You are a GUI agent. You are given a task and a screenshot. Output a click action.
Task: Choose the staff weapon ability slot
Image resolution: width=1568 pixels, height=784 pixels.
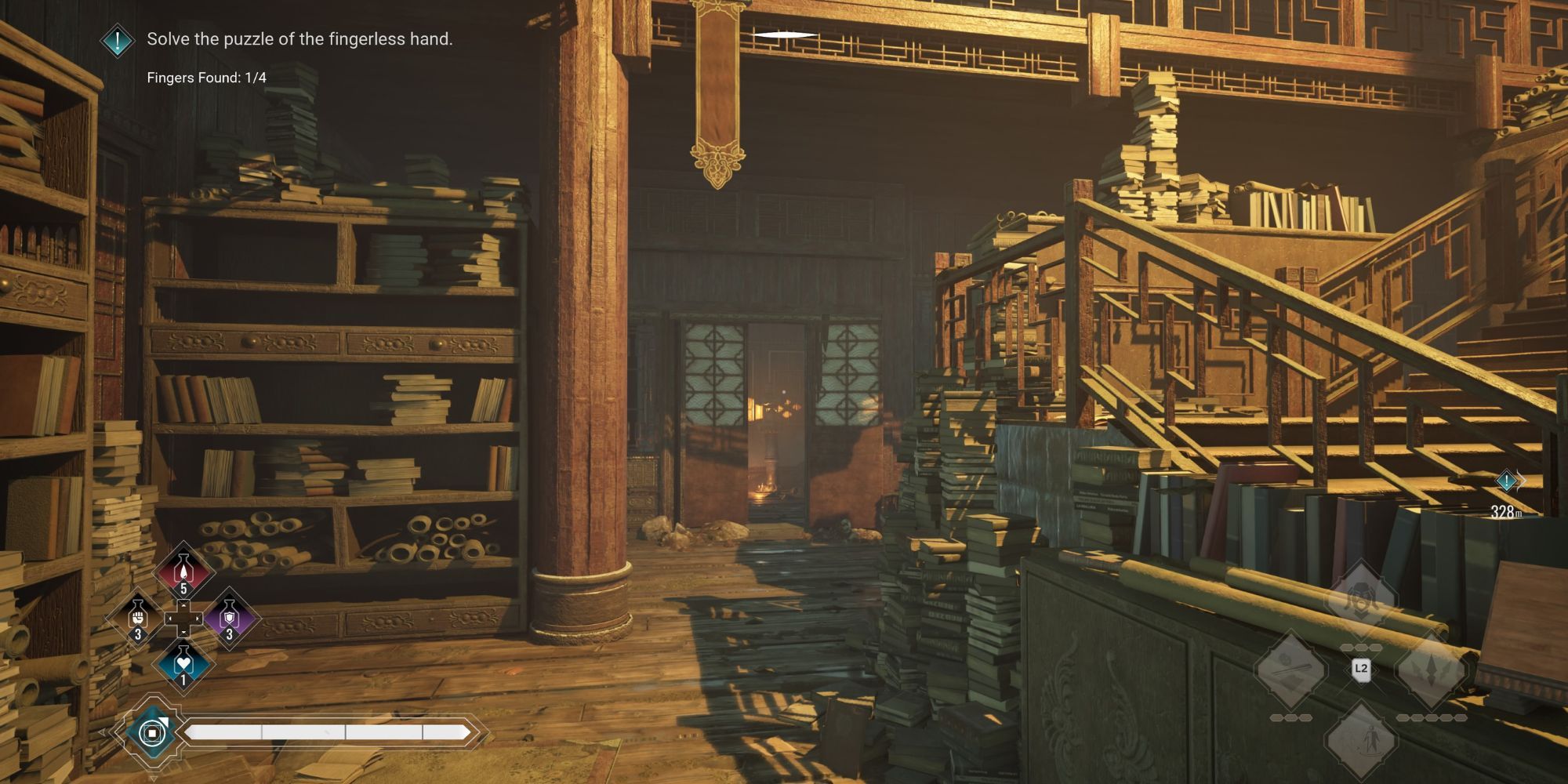pyautogui.click(x=1290, y=670)
